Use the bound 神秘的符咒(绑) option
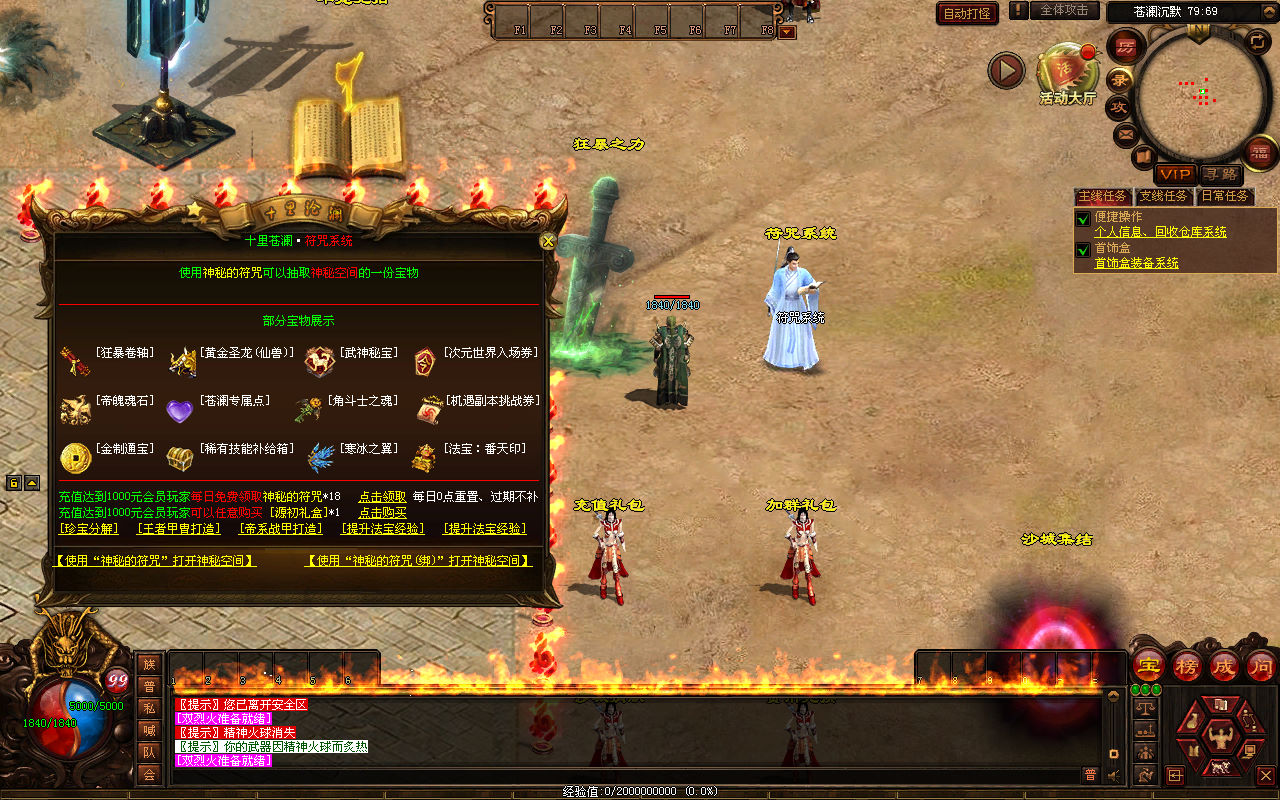Viewport: 1280px width, 800px height. 418,561
